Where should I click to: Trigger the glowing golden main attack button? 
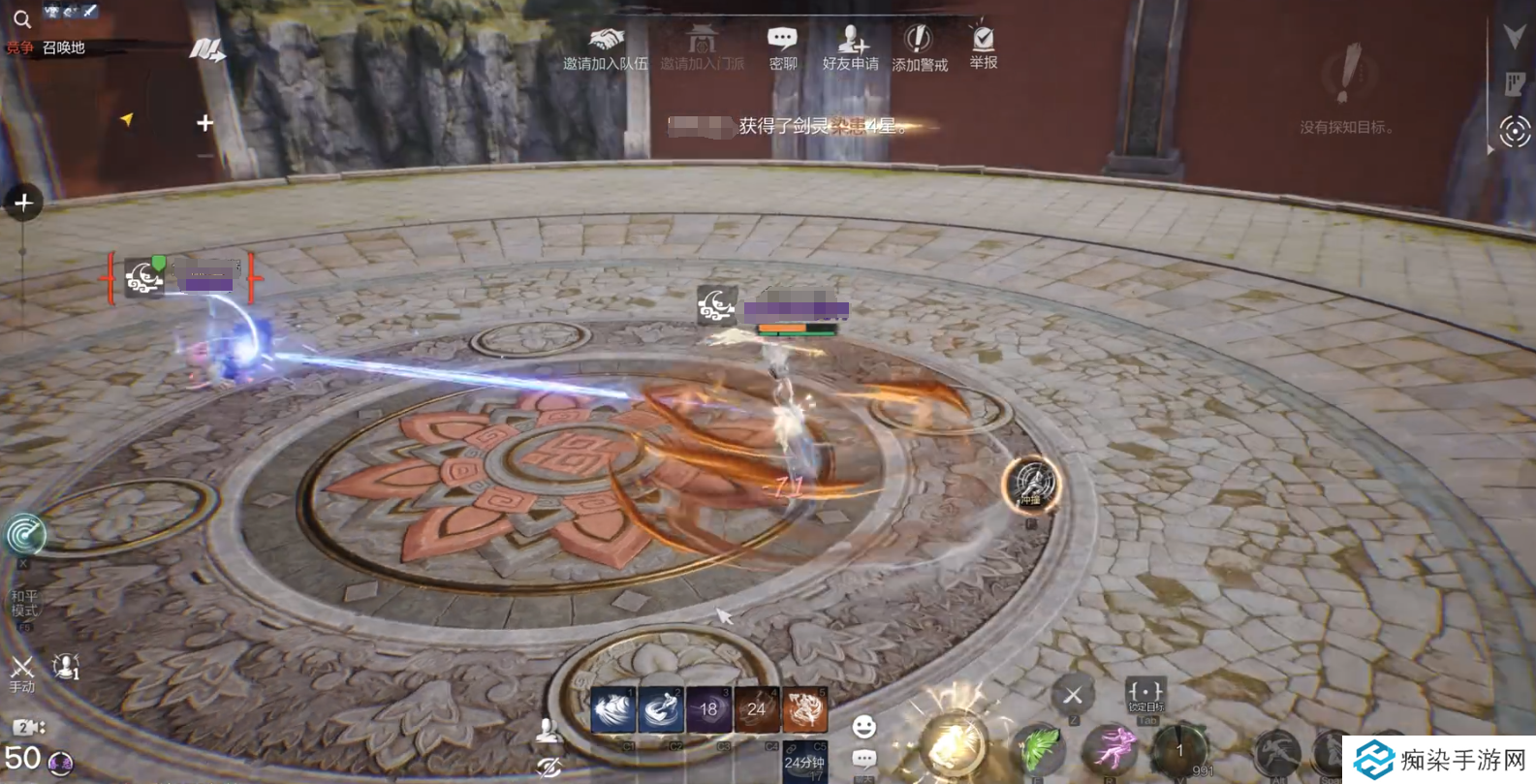(952, 745)
